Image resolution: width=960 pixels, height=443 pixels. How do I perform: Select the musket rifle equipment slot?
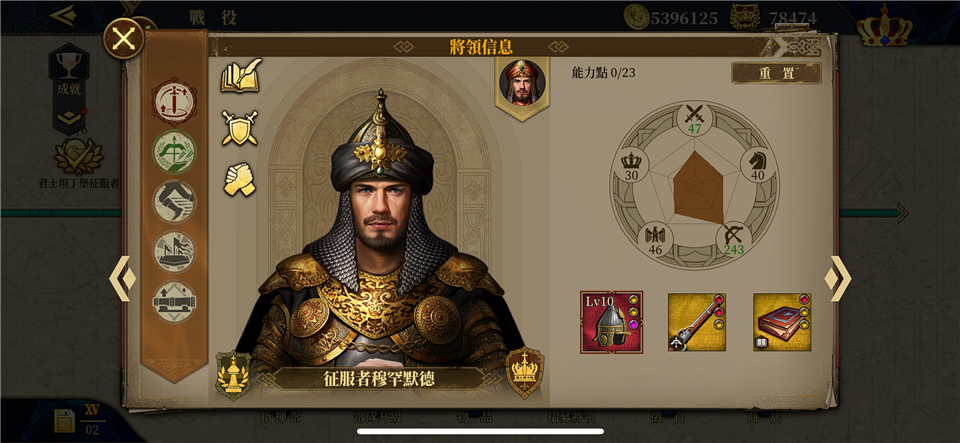[x=696, y=322]
